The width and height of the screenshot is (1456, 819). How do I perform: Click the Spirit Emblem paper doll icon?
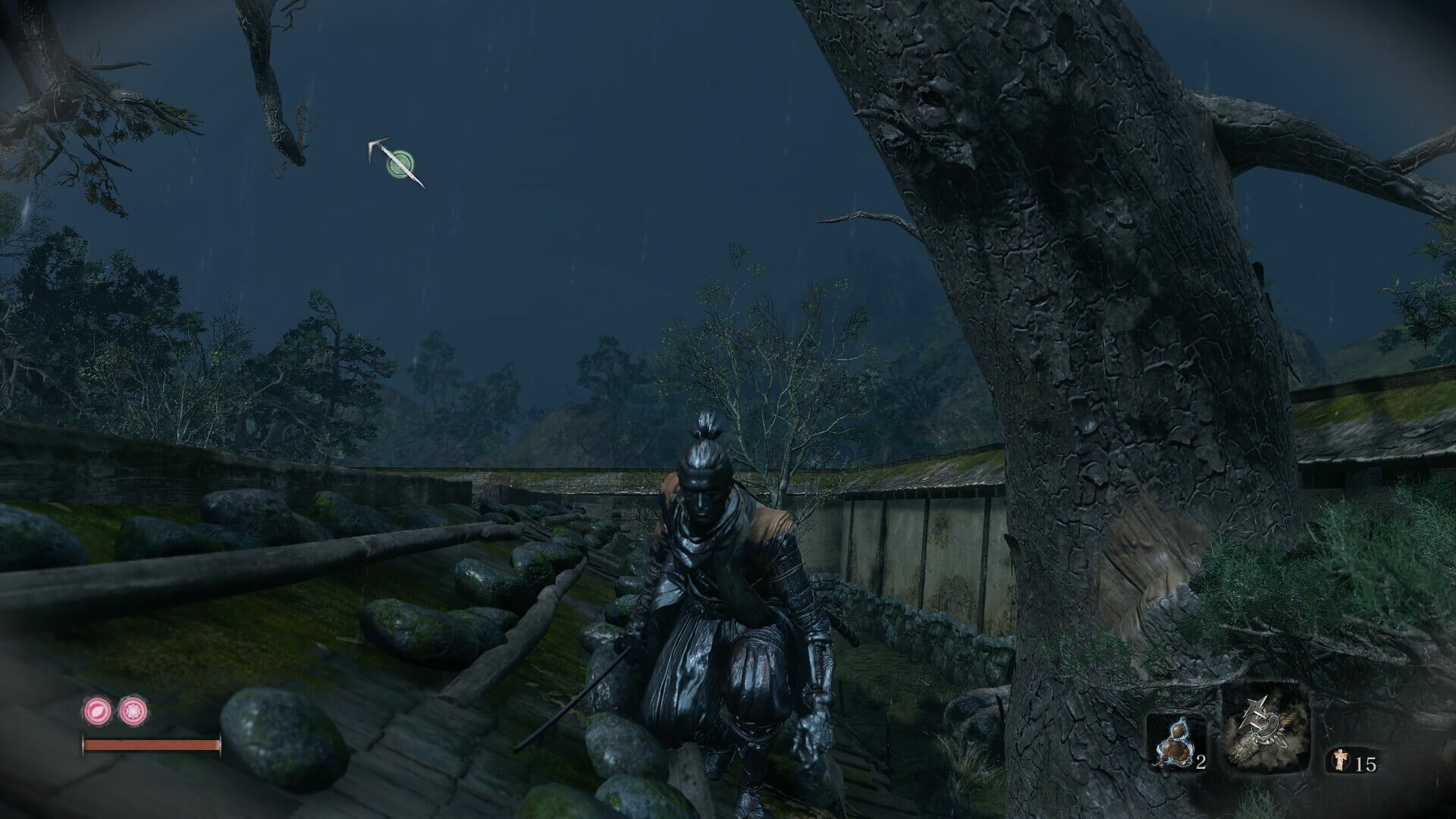pos(1339,763)
